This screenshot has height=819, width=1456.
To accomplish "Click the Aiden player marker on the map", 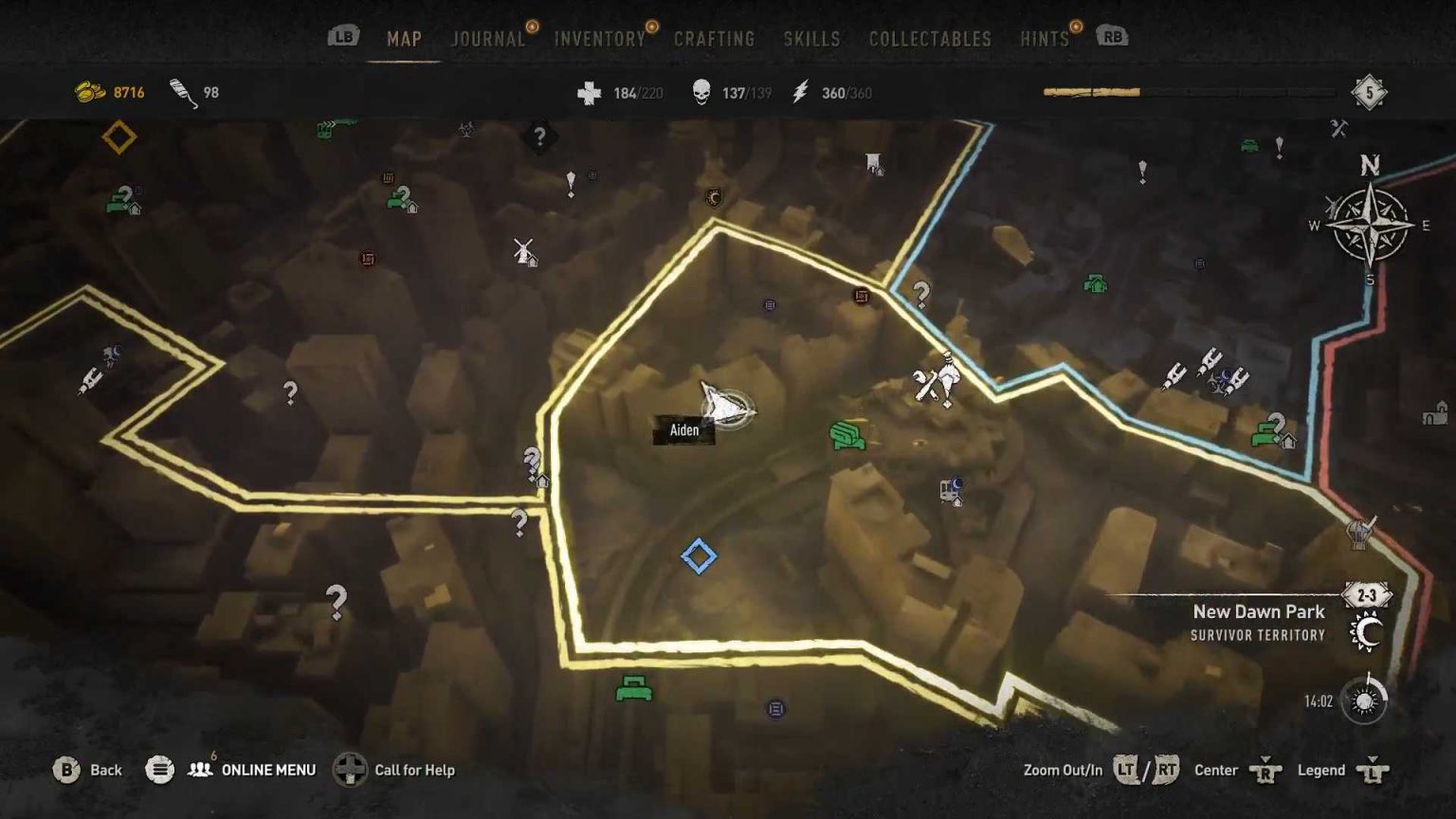I will coord(725,406).
